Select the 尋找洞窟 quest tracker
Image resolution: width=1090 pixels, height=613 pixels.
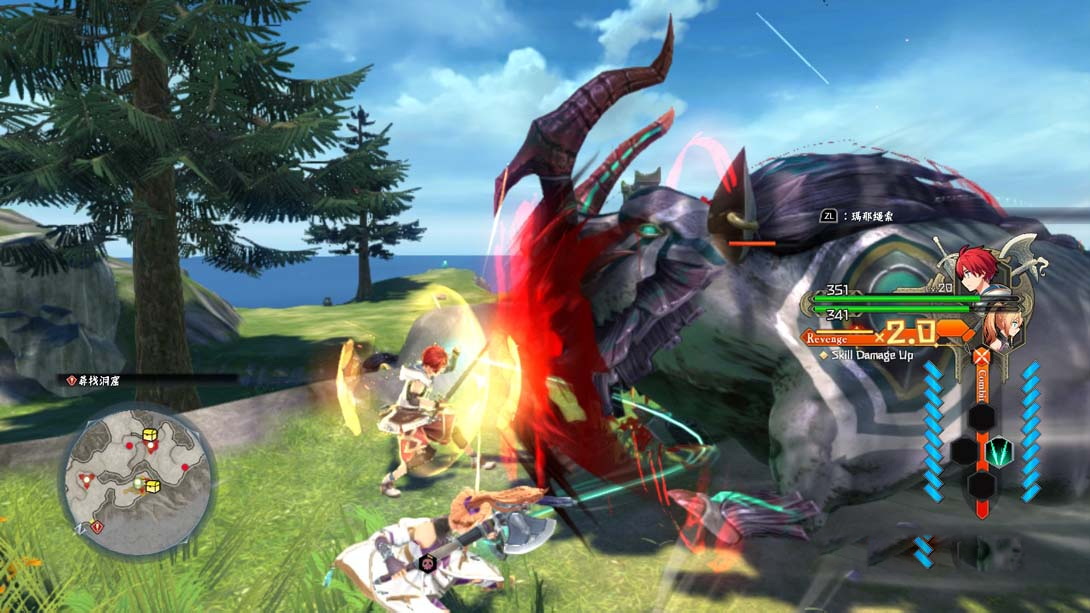coord(101,380)
